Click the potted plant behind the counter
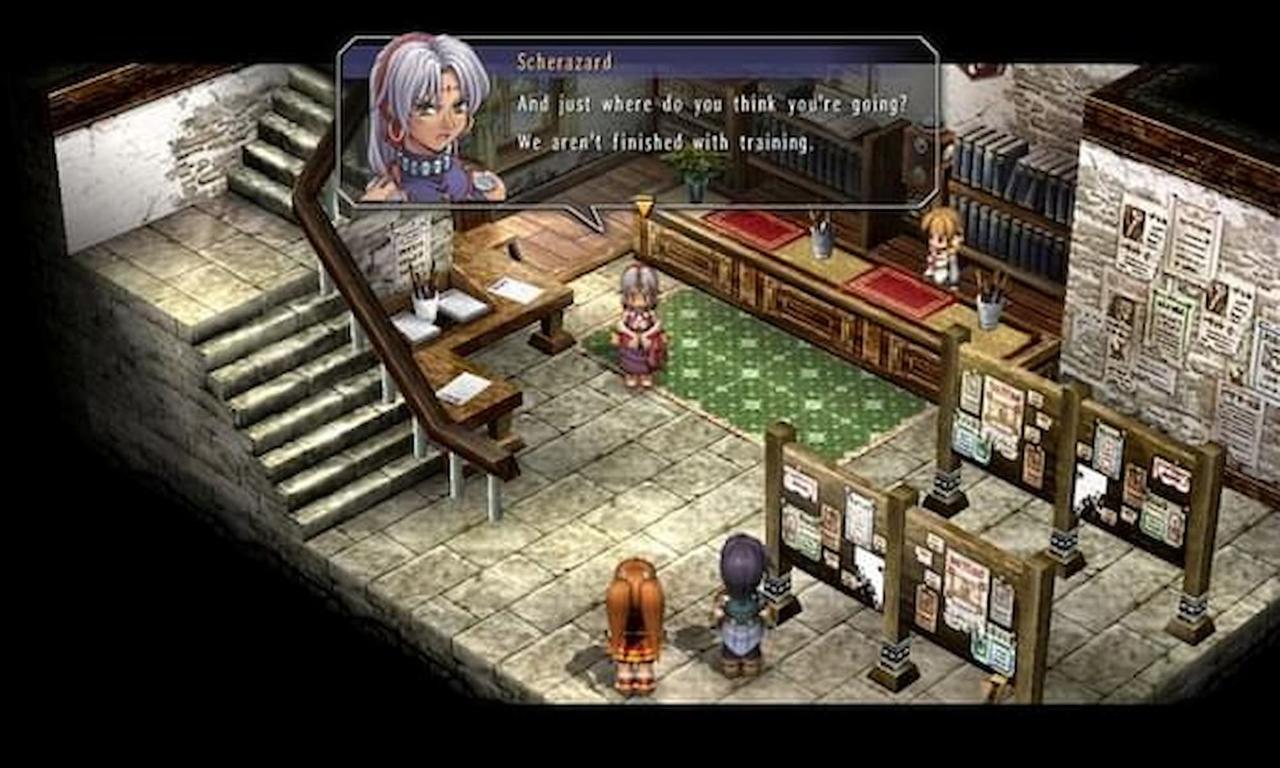 [694, 180]
